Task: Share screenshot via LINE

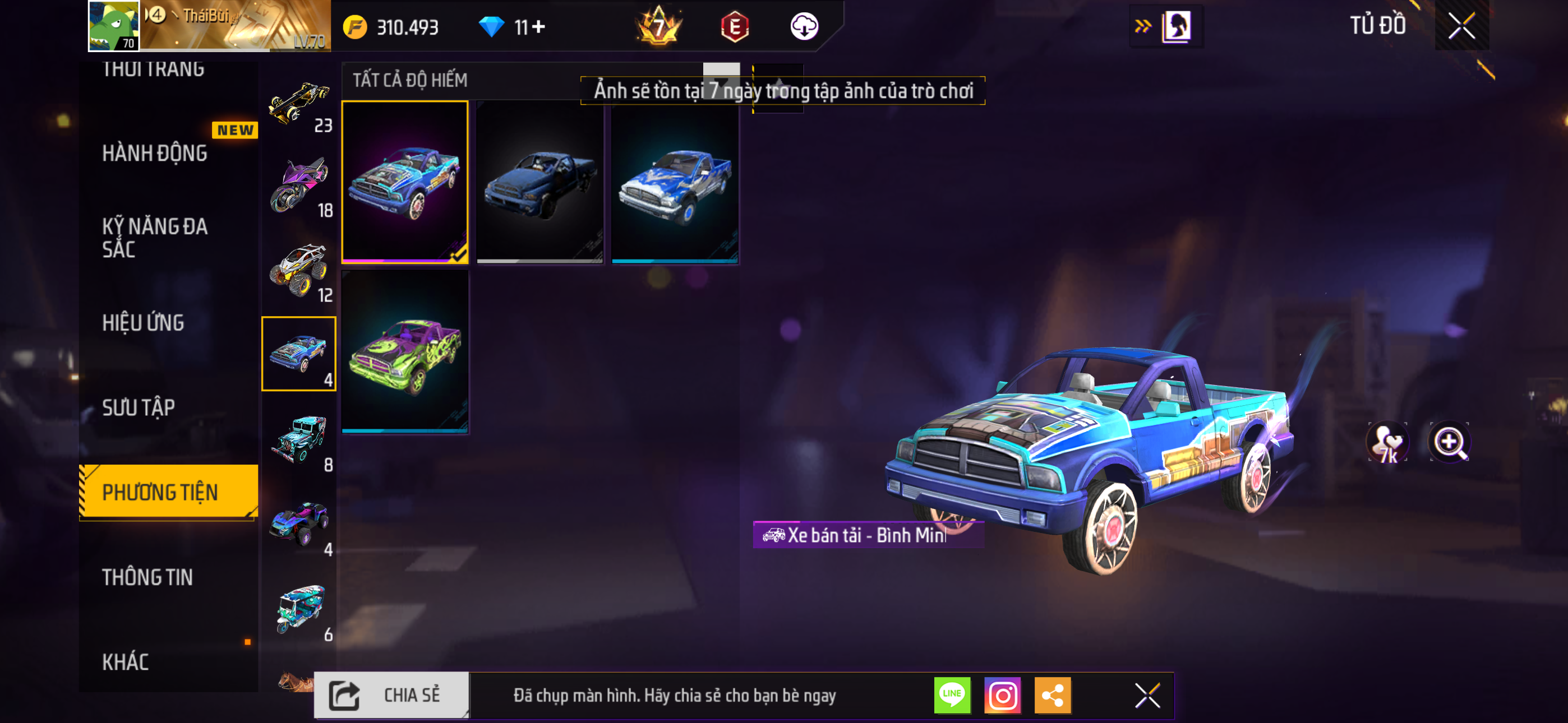Action: coord(953,695)
